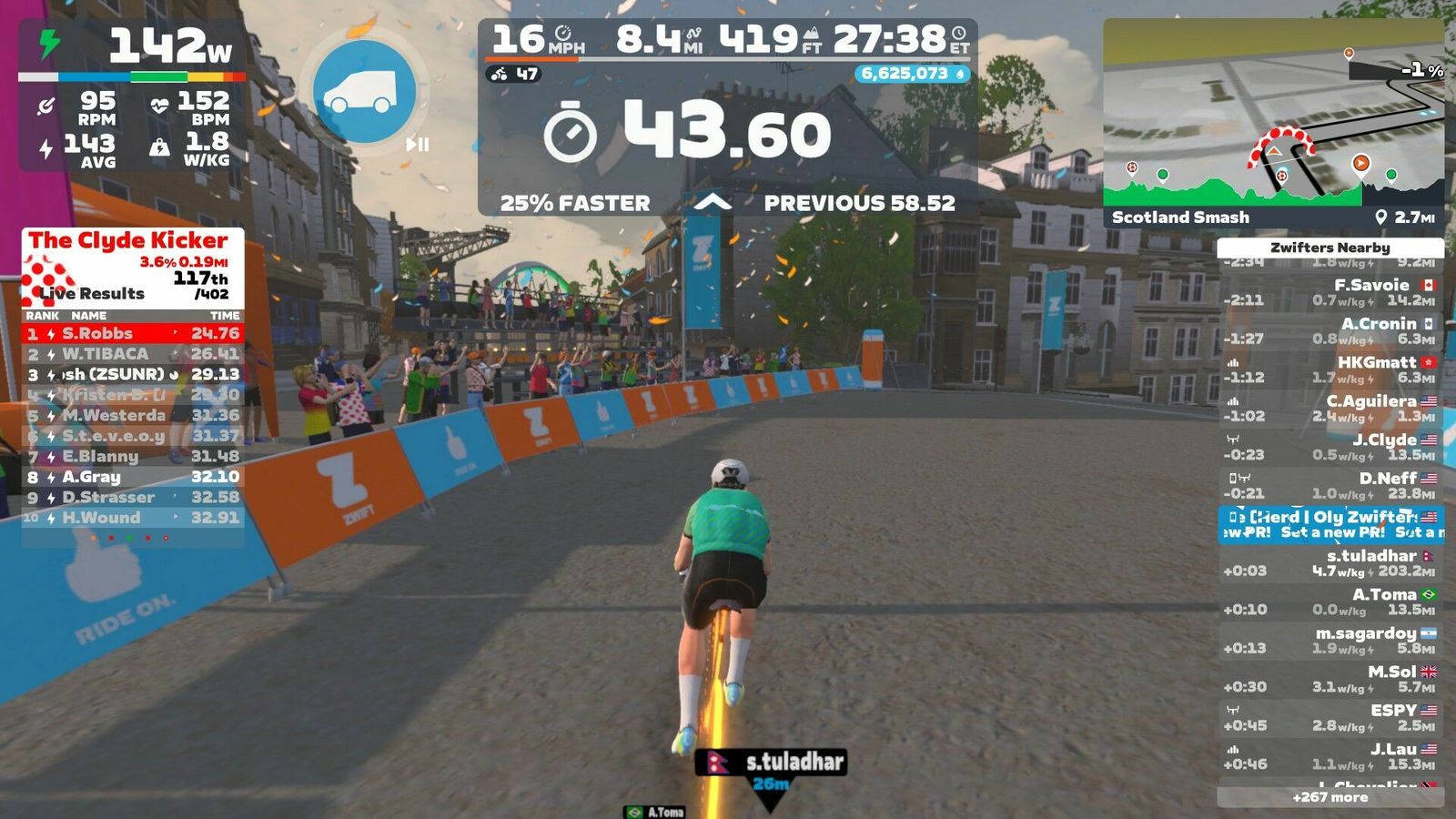Select ESPY in the nearby riders list
The height and width of the screenshot is (819, 1456).
pyautogui.click(x=1330, y=718)
